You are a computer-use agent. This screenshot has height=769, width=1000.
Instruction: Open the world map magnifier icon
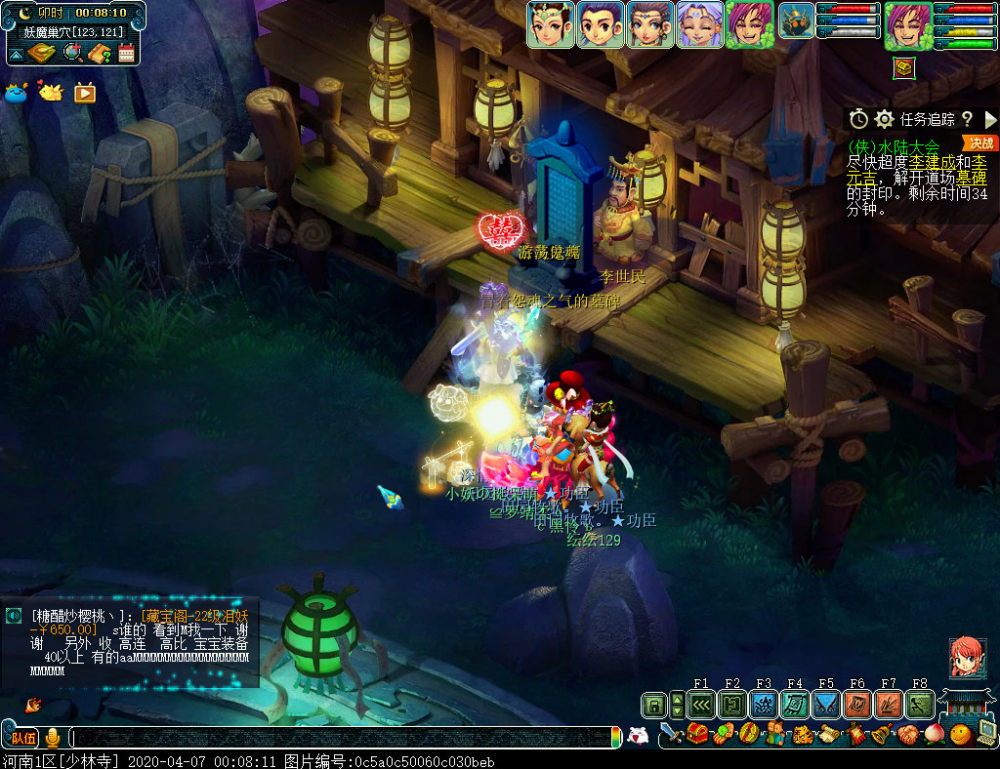(72, 53)
